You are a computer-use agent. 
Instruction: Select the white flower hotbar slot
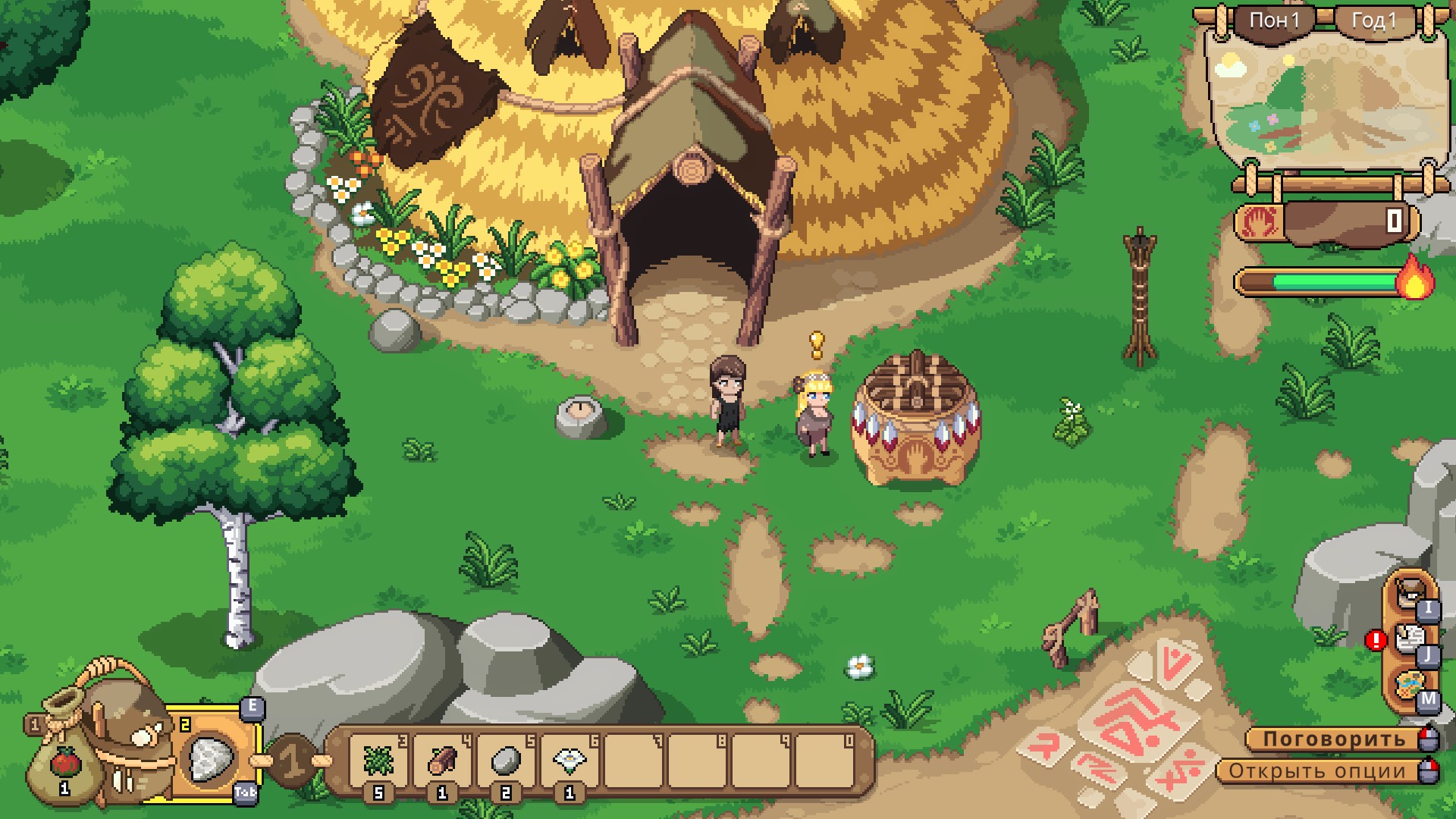coord(569,761)
